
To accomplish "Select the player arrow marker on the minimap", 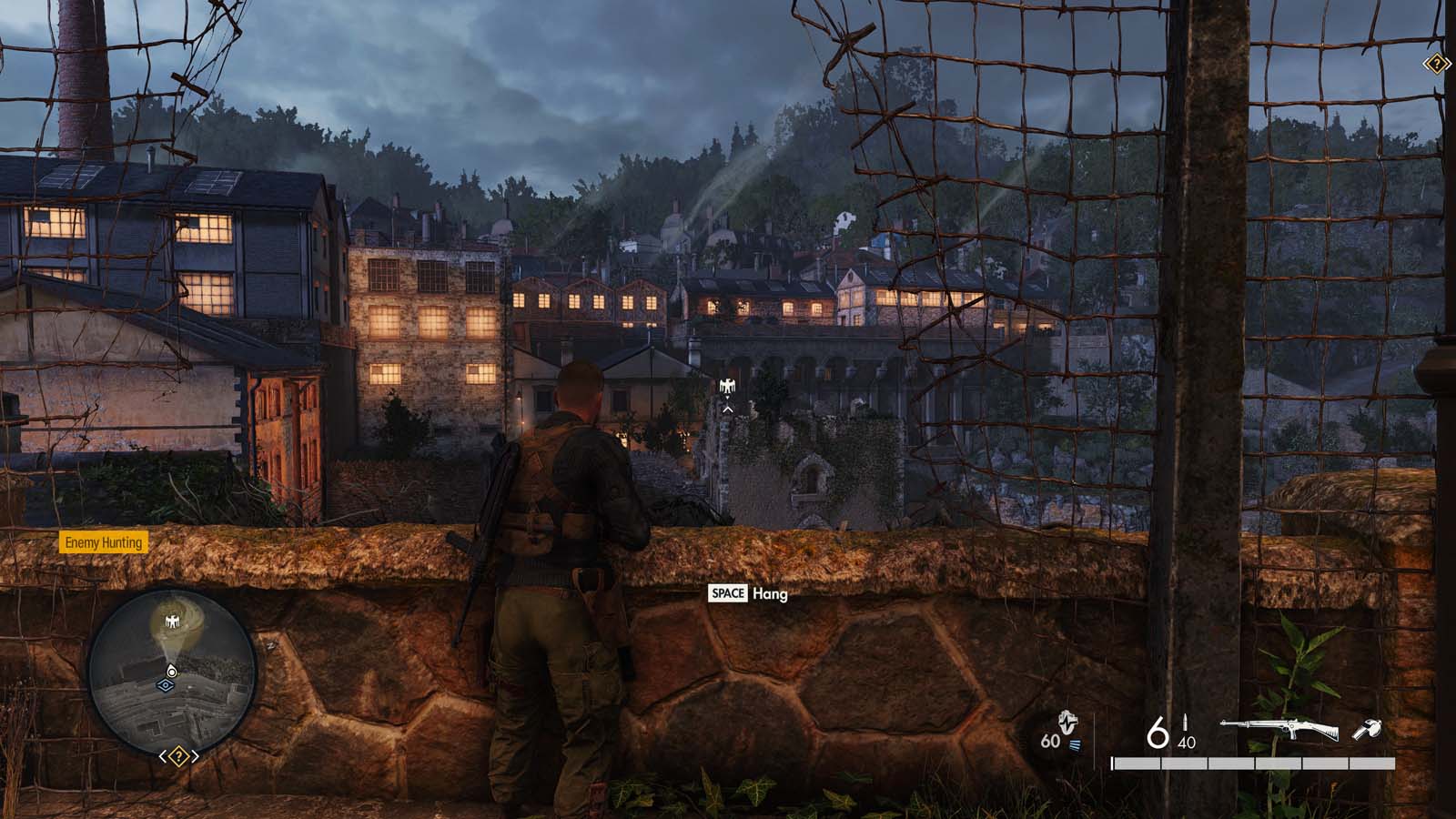I will tap(171, 671).
